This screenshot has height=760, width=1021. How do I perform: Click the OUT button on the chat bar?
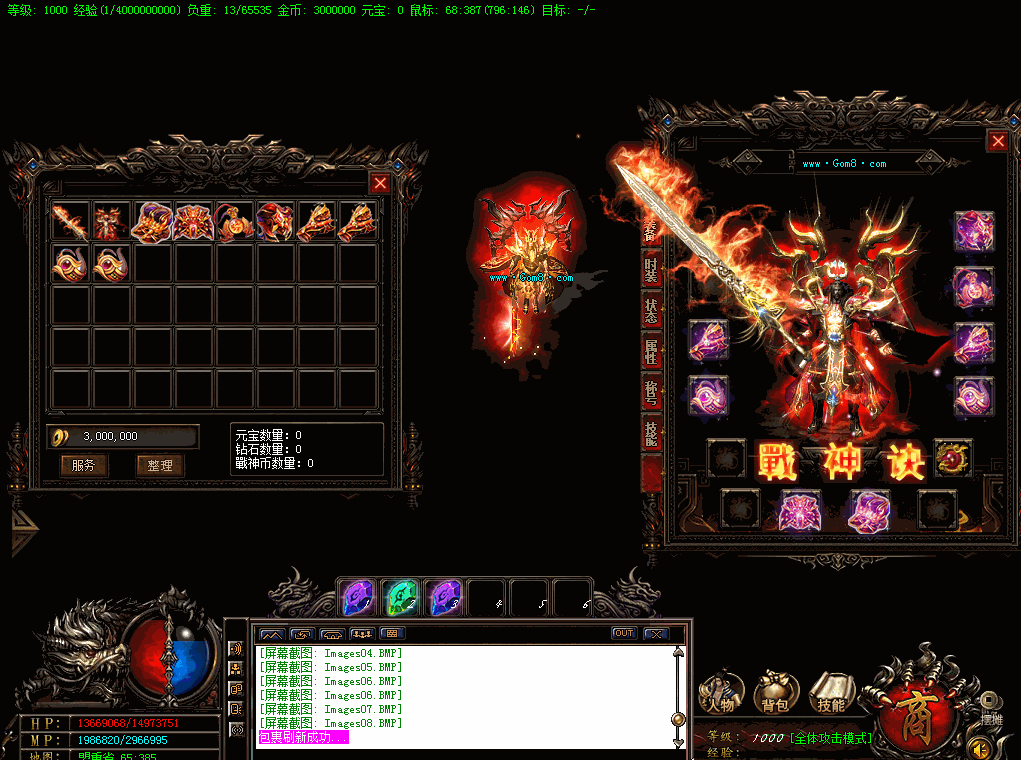tap(624, 633)
